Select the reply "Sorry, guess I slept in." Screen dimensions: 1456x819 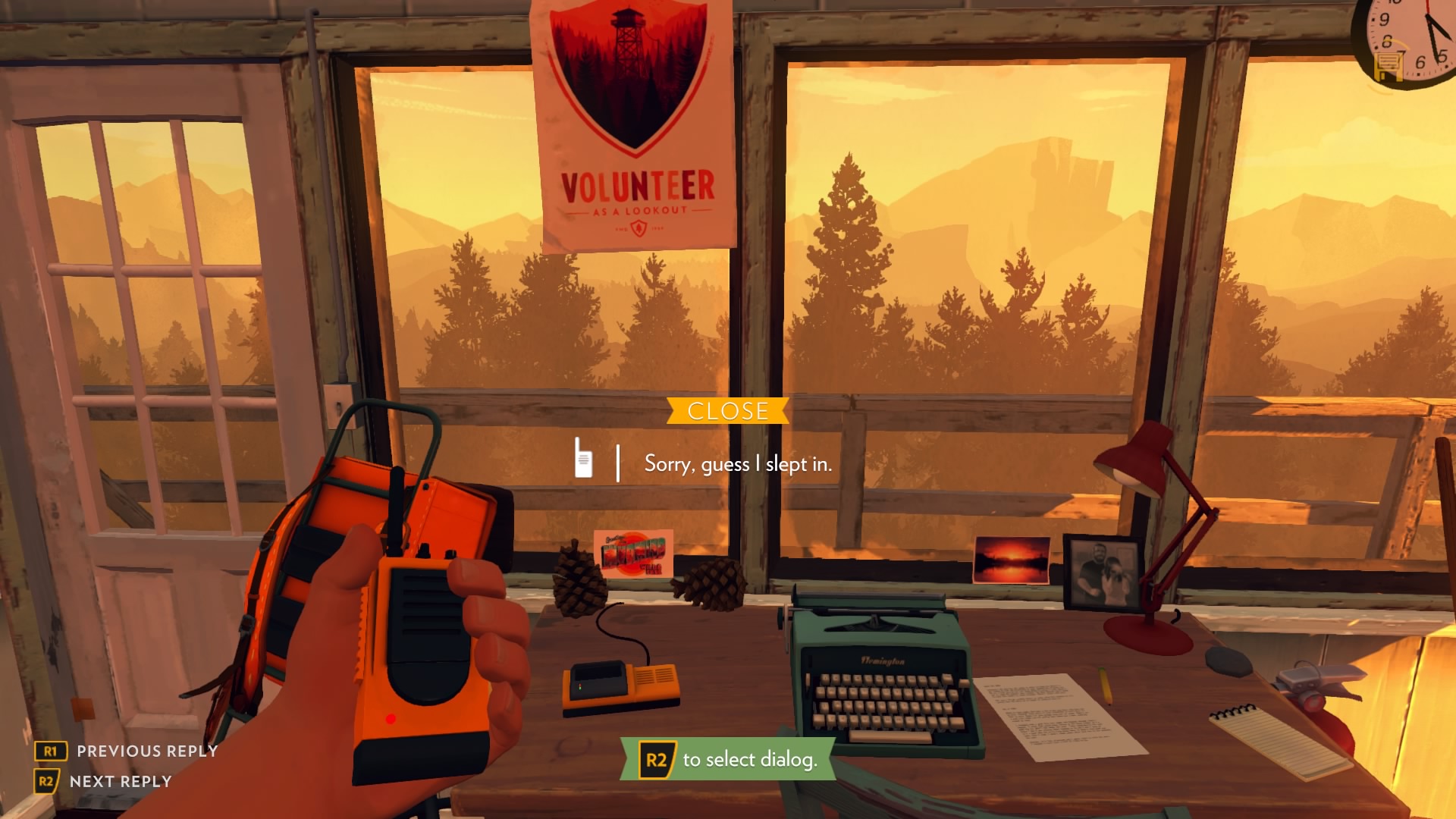[738, 463]
